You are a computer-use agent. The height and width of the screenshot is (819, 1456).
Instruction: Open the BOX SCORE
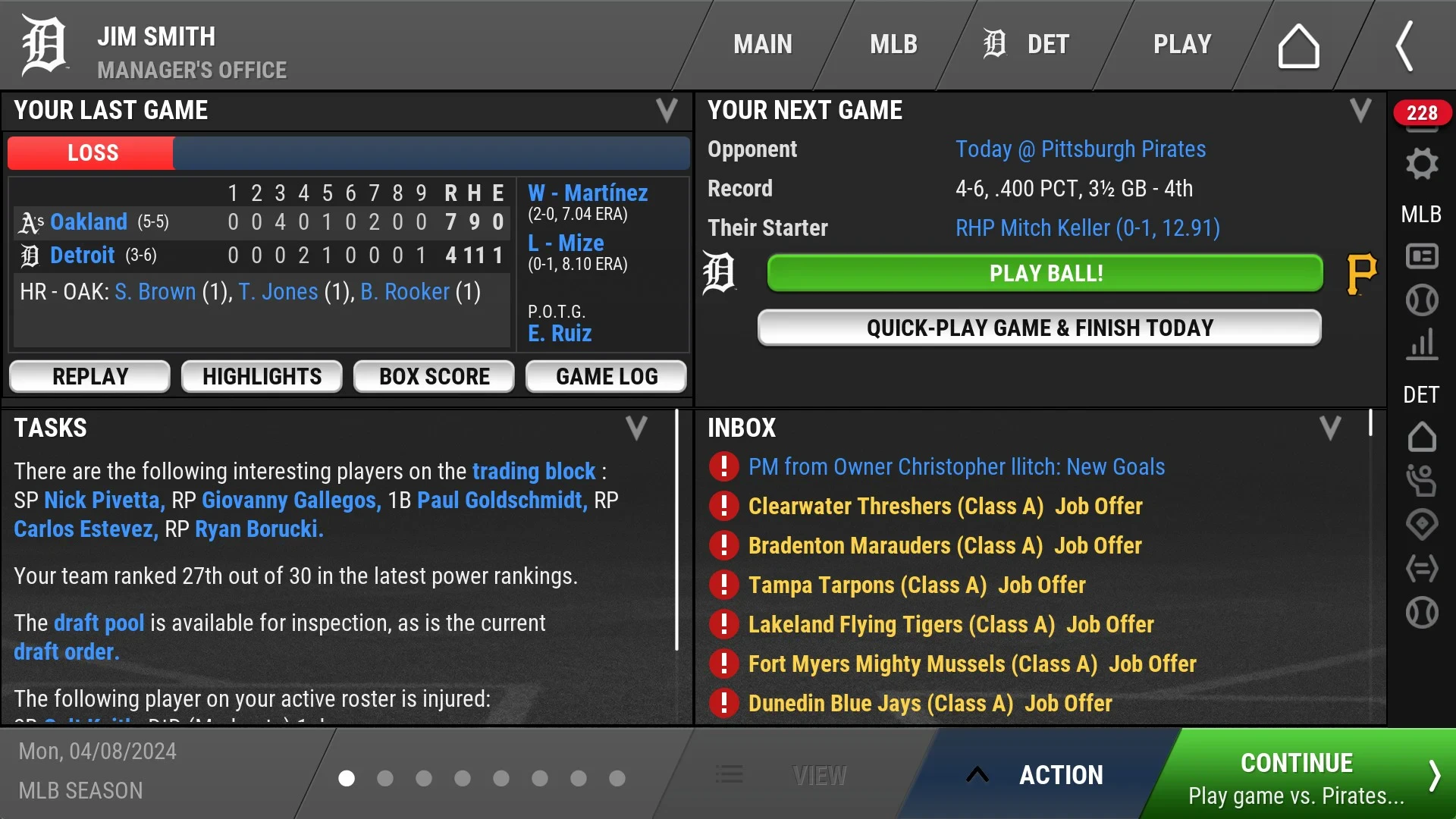pyautogui.click(x=435, y=377)
